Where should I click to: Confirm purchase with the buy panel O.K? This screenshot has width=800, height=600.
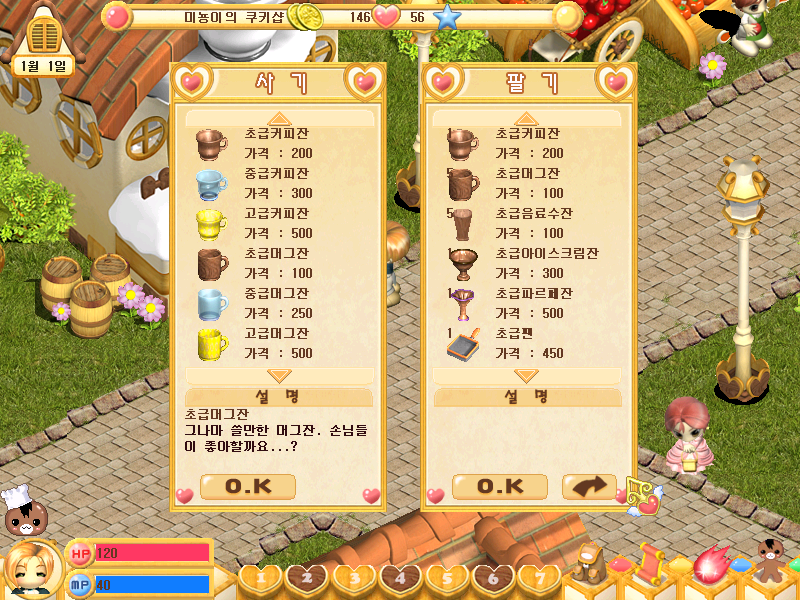point(248,487)
